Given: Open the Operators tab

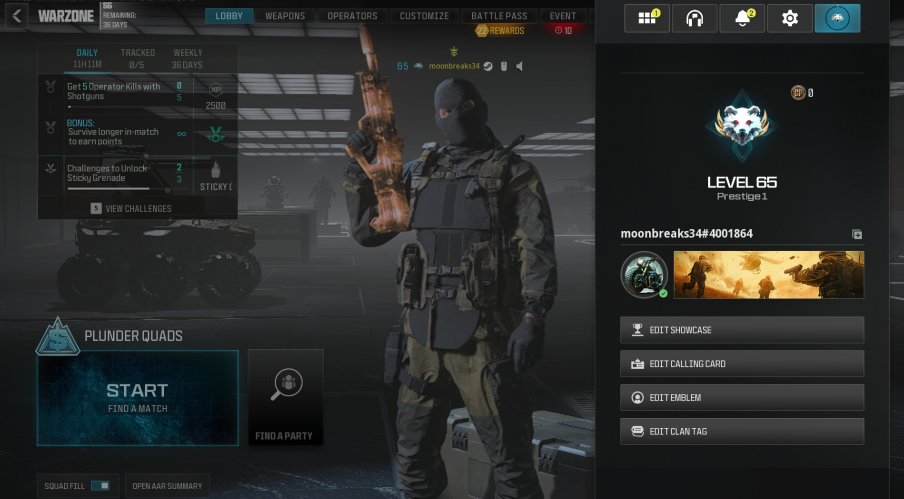Looking at the screenshot, I should pyautogui.click(x=352, y=16).
